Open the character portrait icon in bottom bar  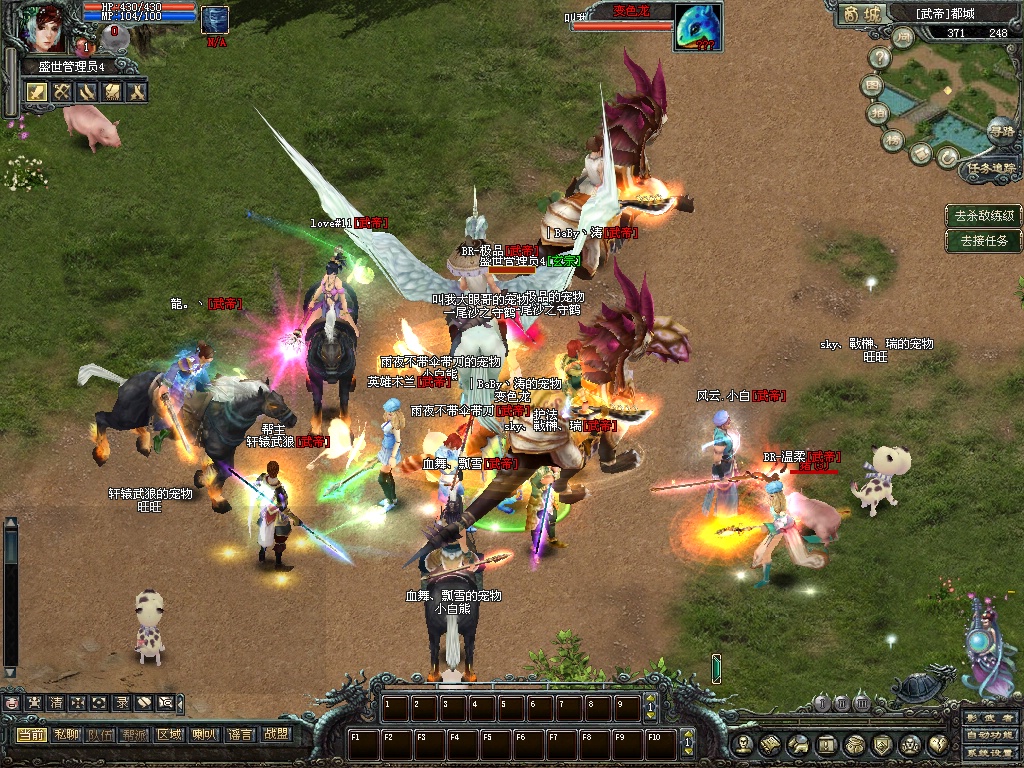[741, 744]
